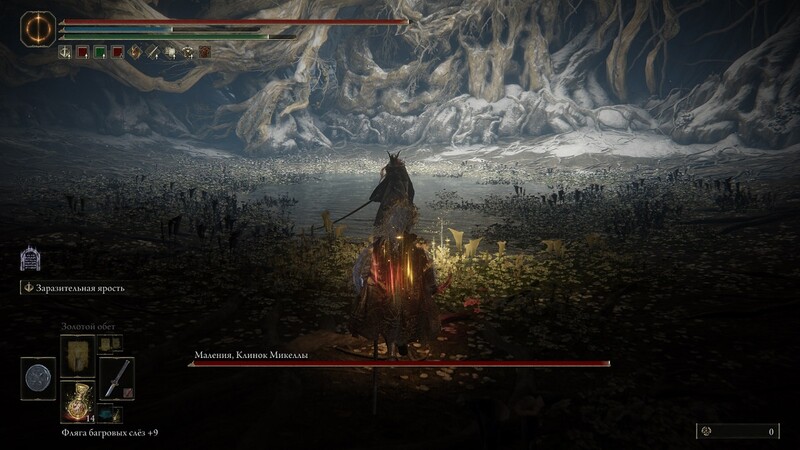The image size is (800, 450).
Task: Click the Заразительная ярость skill label
Action: coord(77,288)
